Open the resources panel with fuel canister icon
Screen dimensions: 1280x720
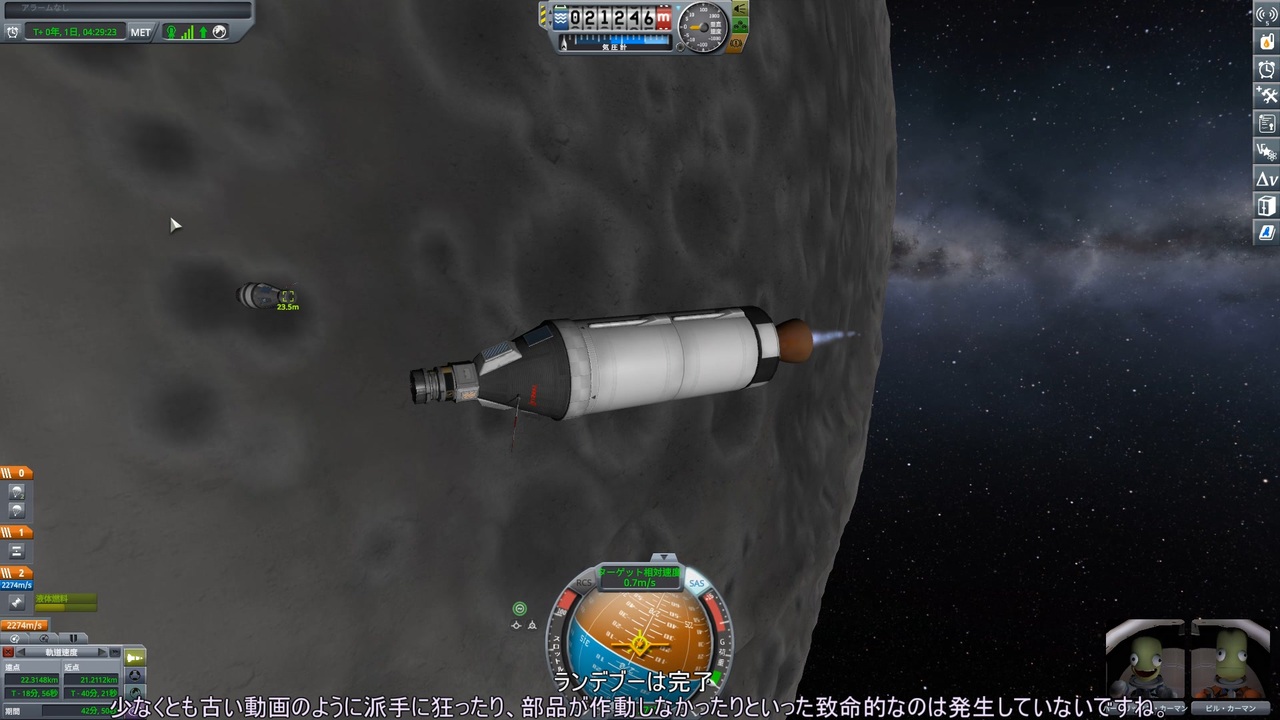point(1265,42)
